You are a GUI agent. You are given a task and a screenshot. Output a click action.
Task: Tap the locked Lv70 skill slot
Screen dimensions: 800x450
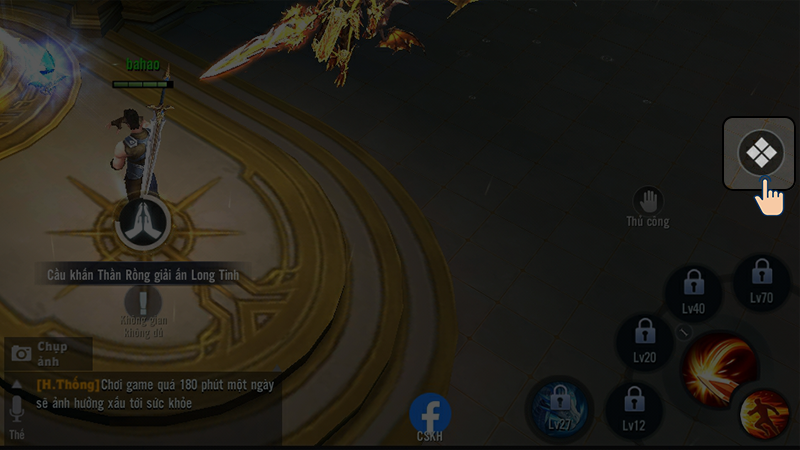click(x=762, y=280)
